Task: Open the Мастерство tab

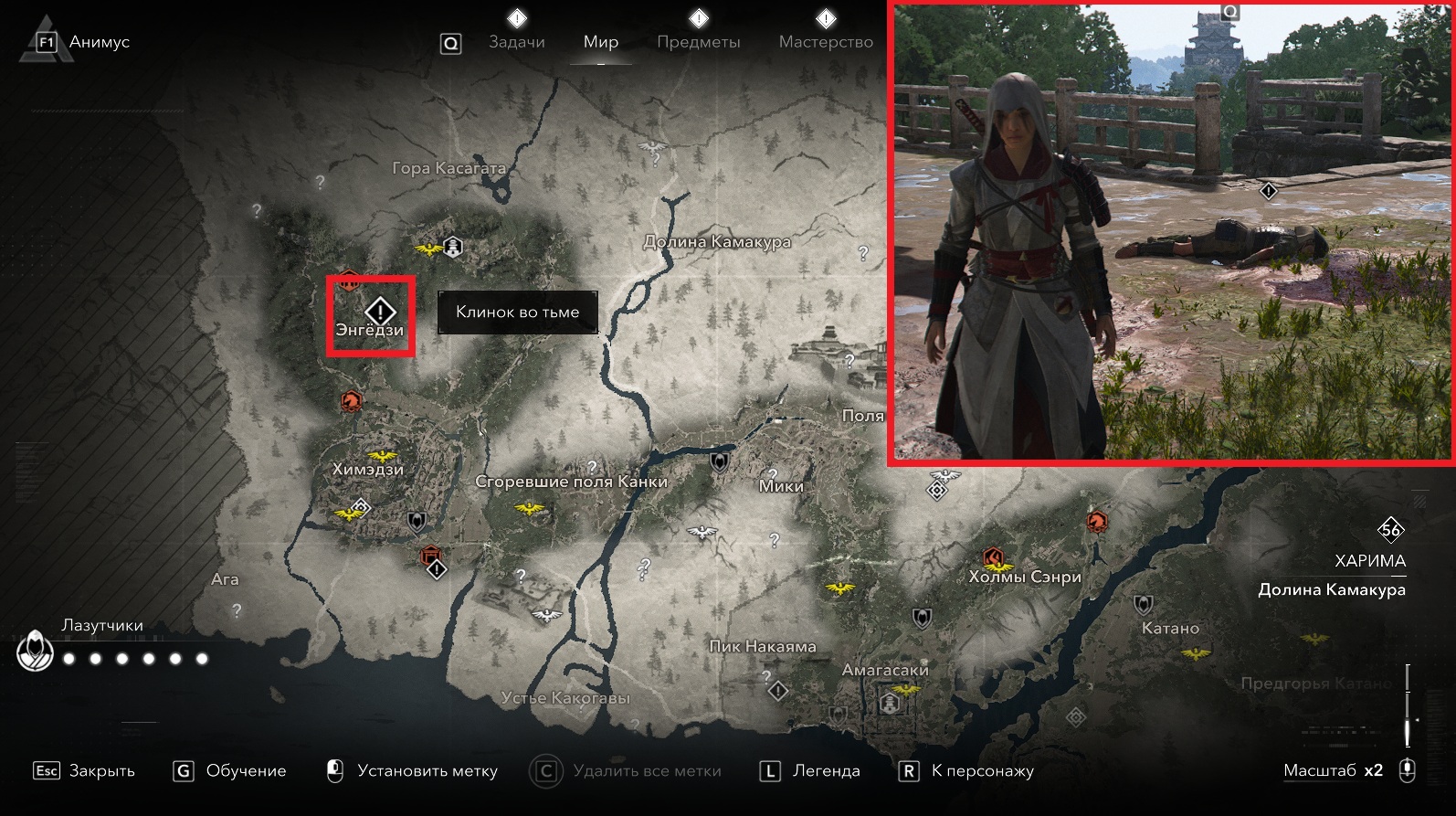Action: (x=826, y=42)
